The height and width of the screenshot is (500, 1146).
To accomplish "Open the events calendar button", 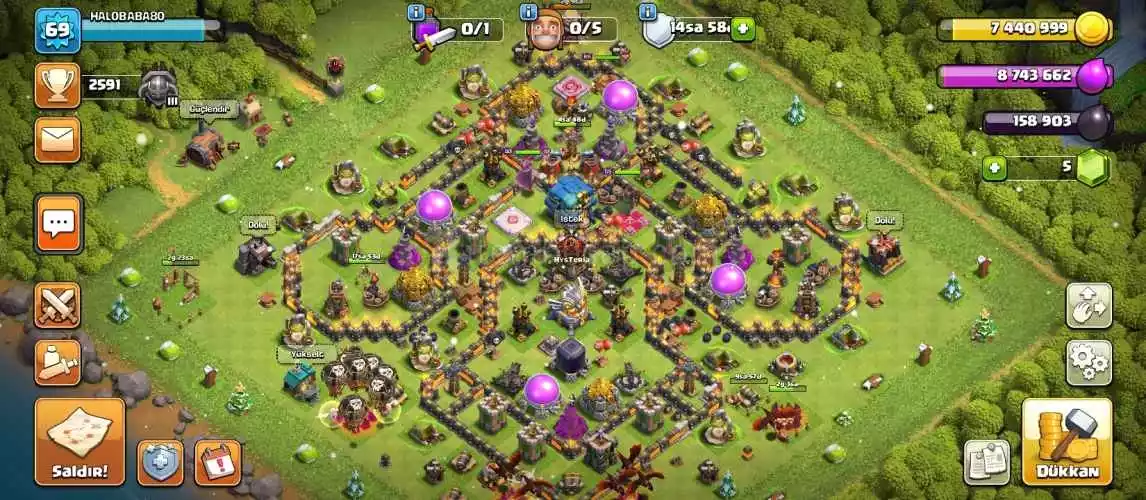I will (x=217, y=462).
